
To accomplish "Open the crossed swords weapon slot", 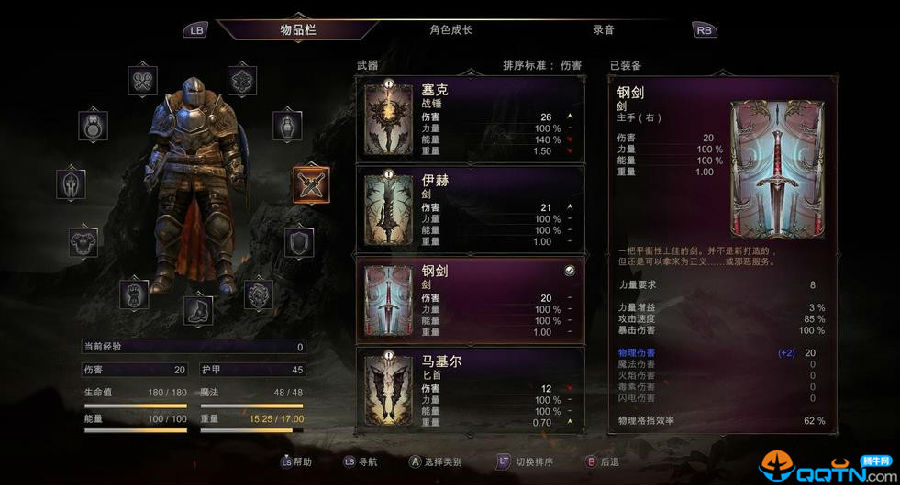I will point(310,183).
